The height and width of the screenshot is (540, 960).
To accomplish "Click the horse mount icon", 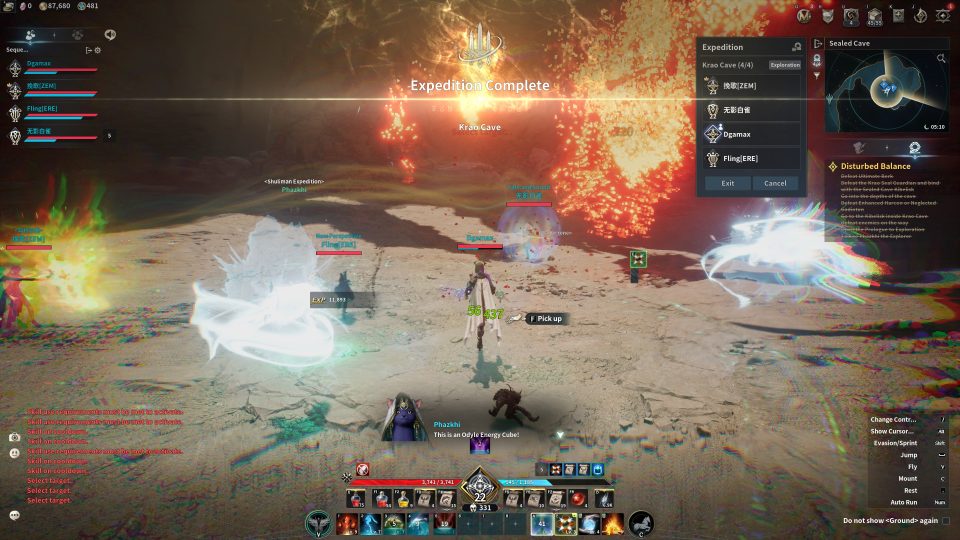I will (641, 523).
